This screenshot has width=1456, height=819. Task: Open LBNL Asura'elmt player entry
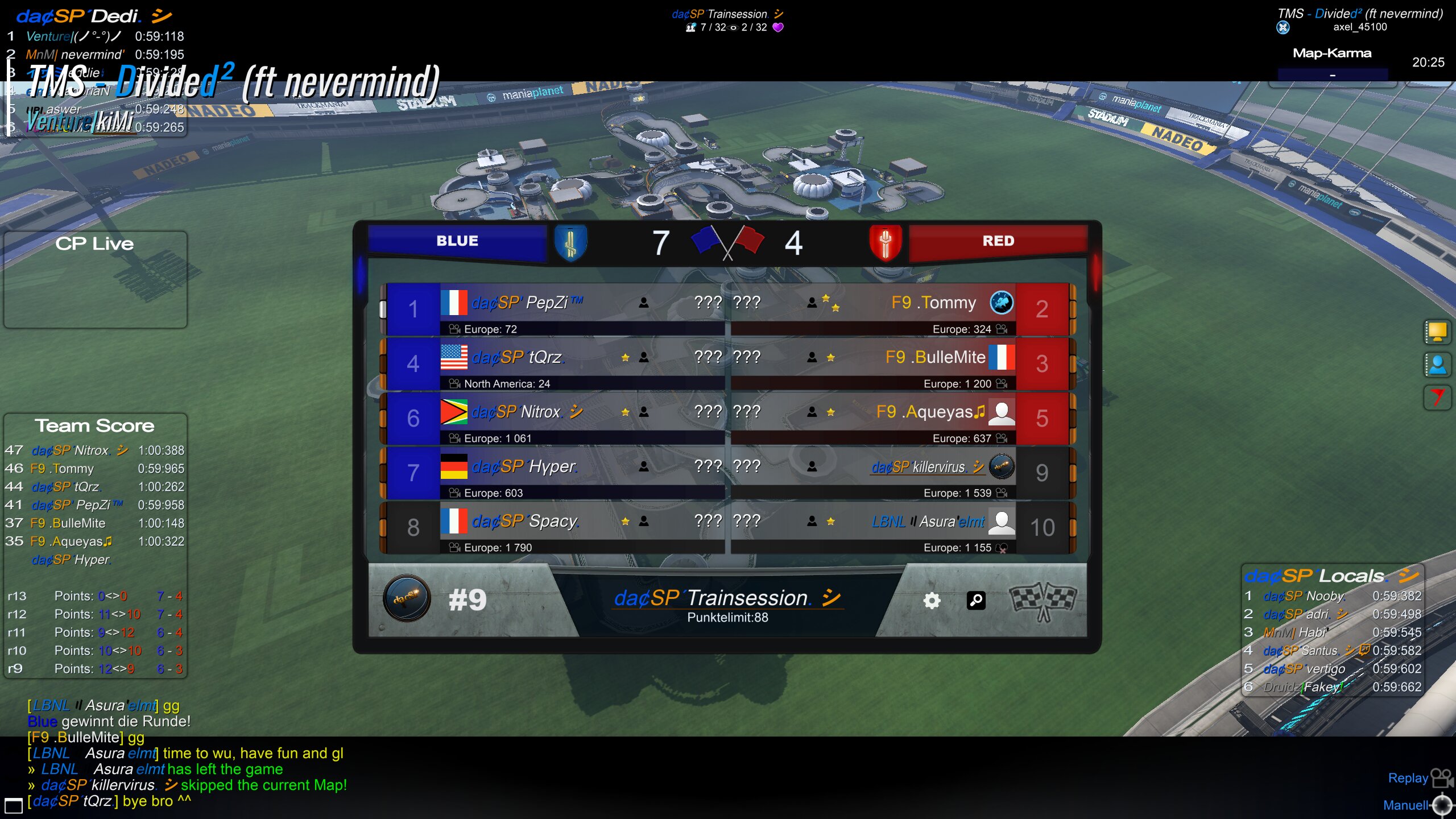(928, 522)
